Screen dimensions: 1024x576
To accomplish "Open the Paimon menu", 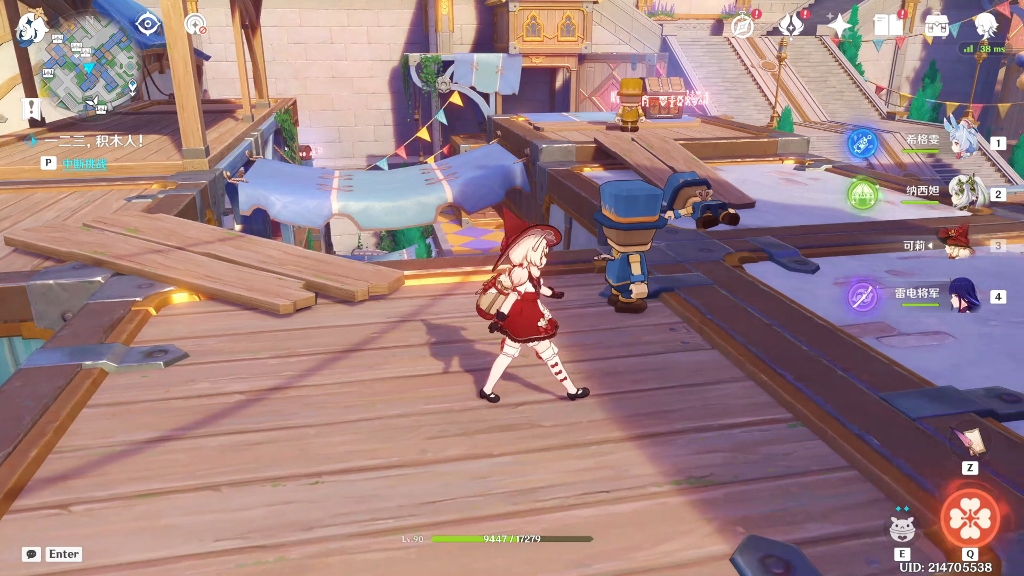I will click(30, 27).
